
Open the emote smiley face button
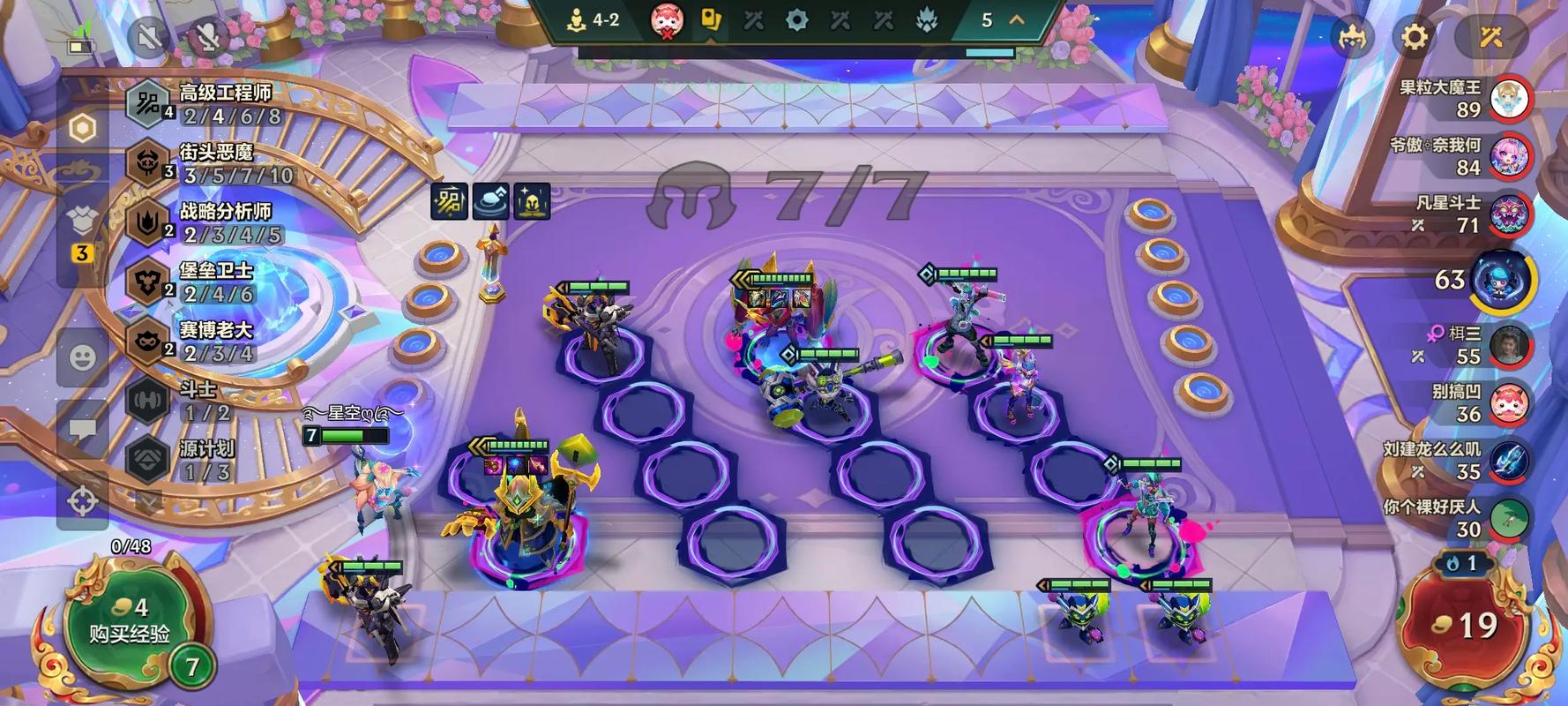82,357
